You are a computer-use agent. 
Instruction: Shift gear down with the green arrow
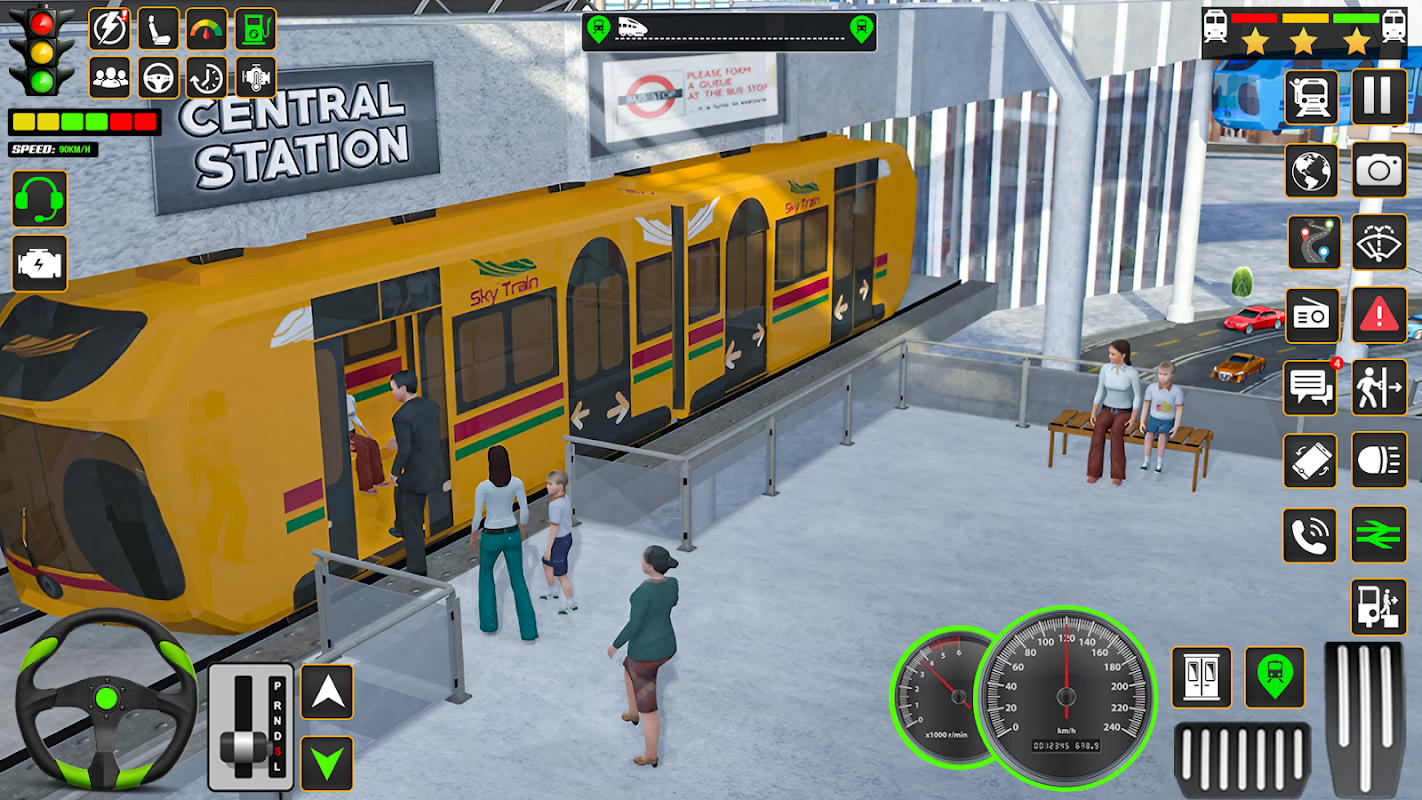pyautogui.click(x=327, y=763)
